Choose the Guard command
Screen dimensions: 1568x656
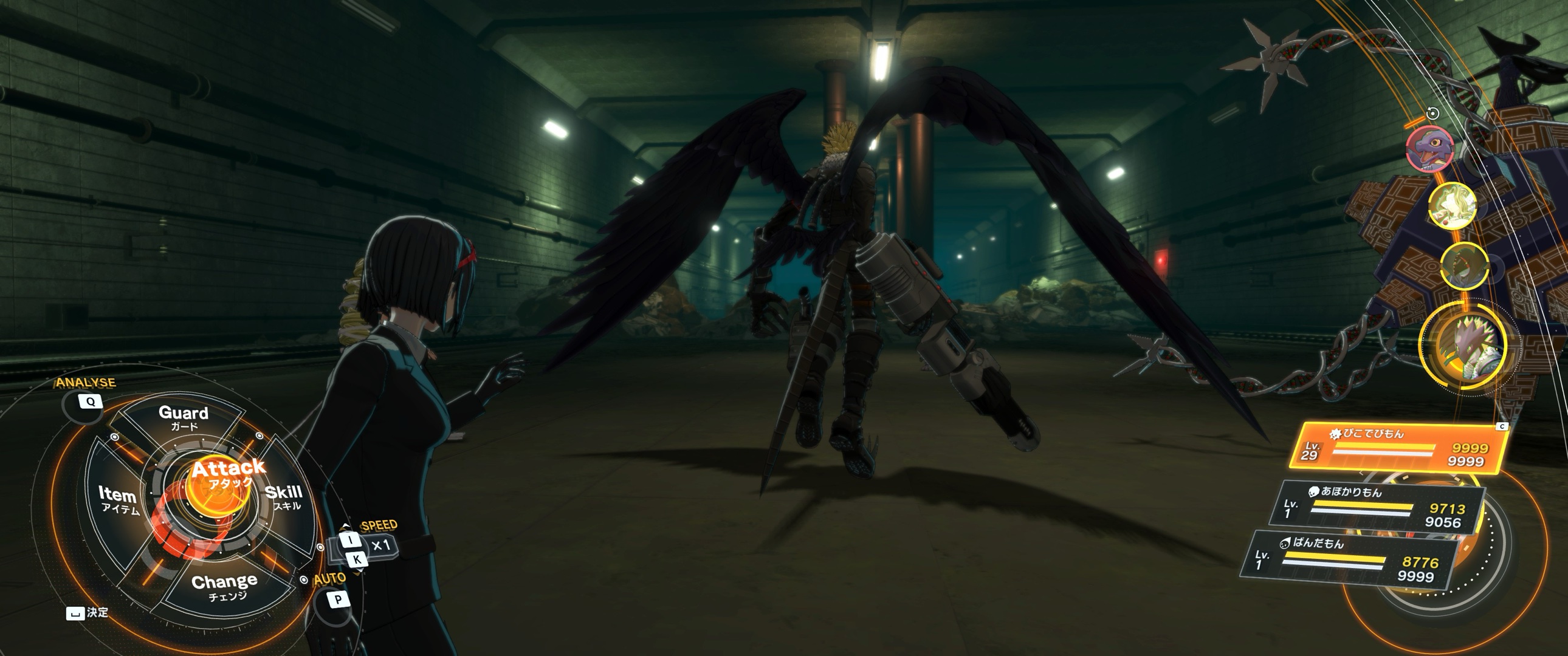pos(183,417)
